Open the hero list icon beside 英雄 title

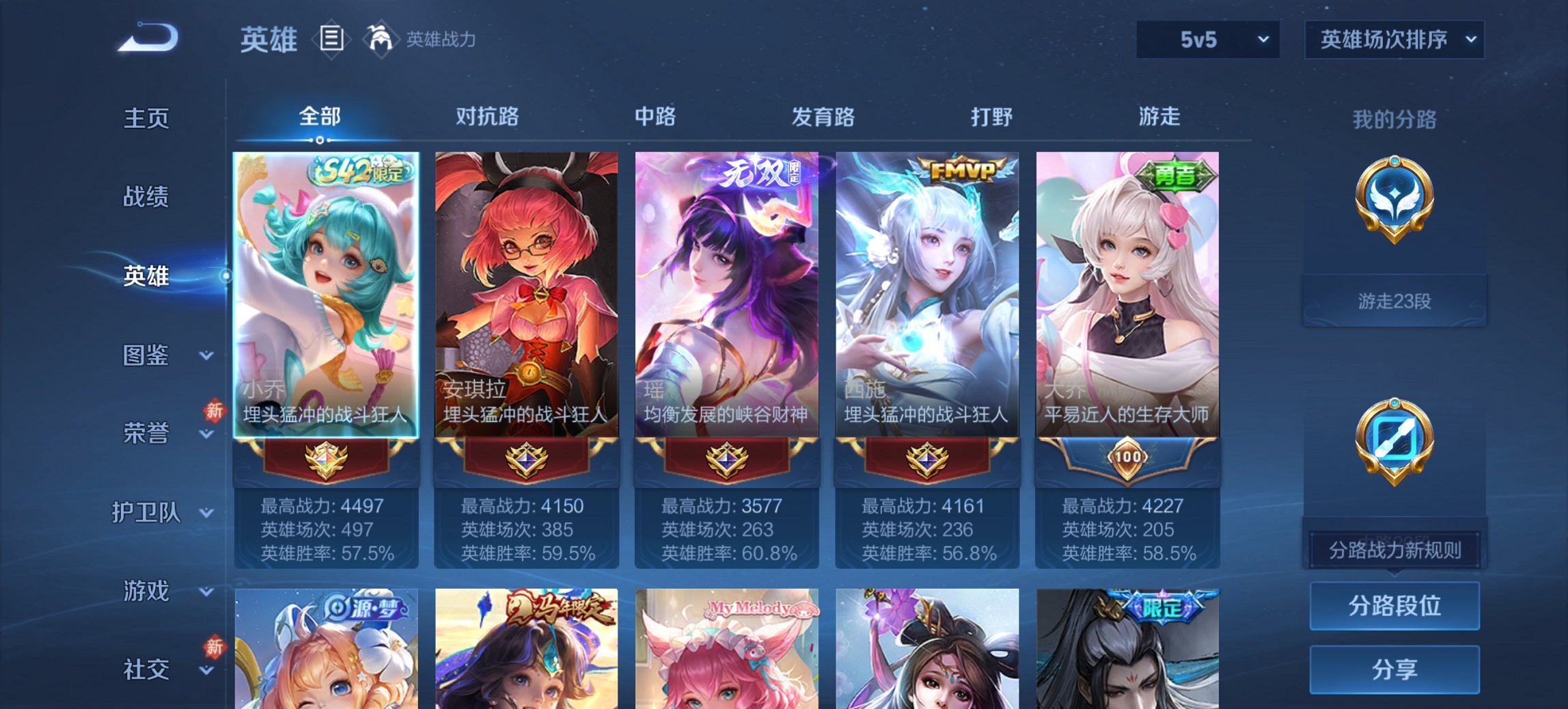[333, 39]
